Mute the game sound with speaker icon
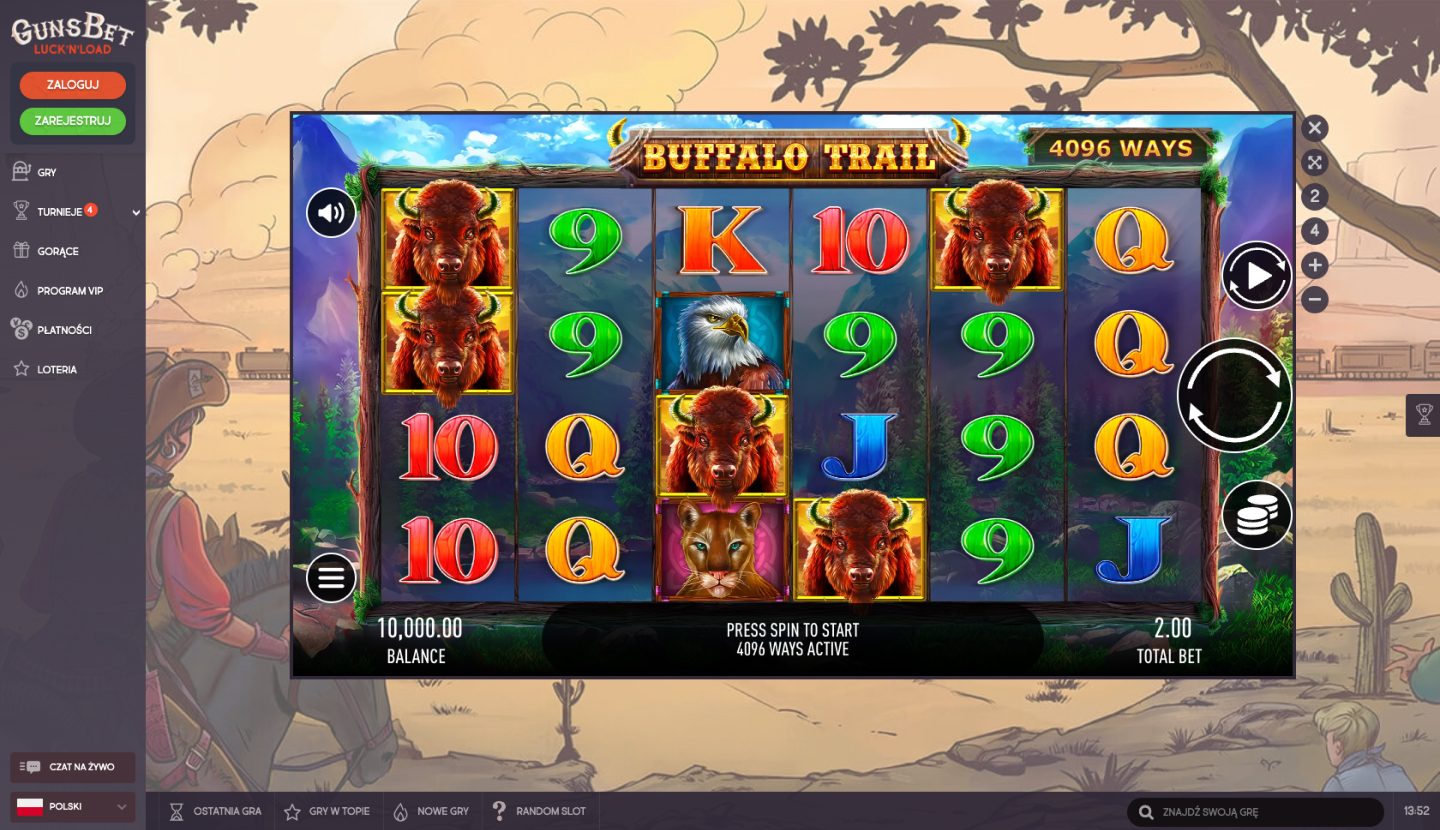Screen dimensions: 1440x830 330,213
